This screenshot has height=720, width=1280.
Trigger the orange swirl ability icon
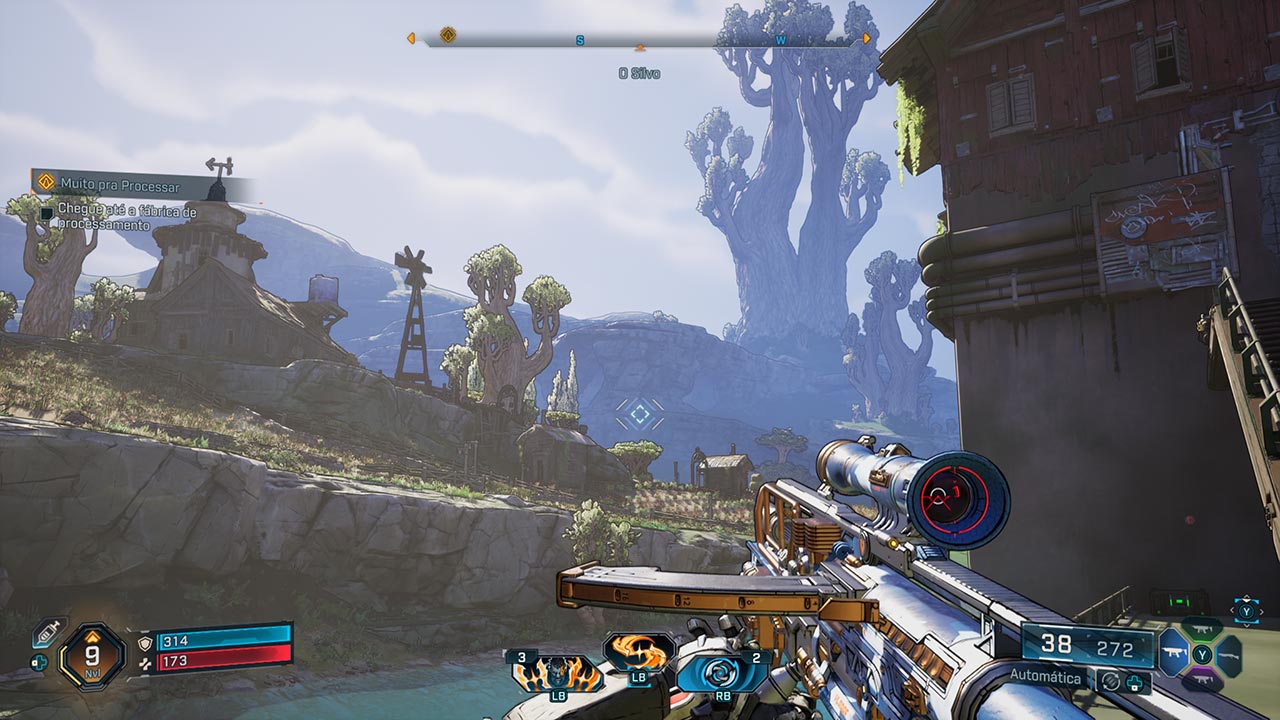coord(640,652)
